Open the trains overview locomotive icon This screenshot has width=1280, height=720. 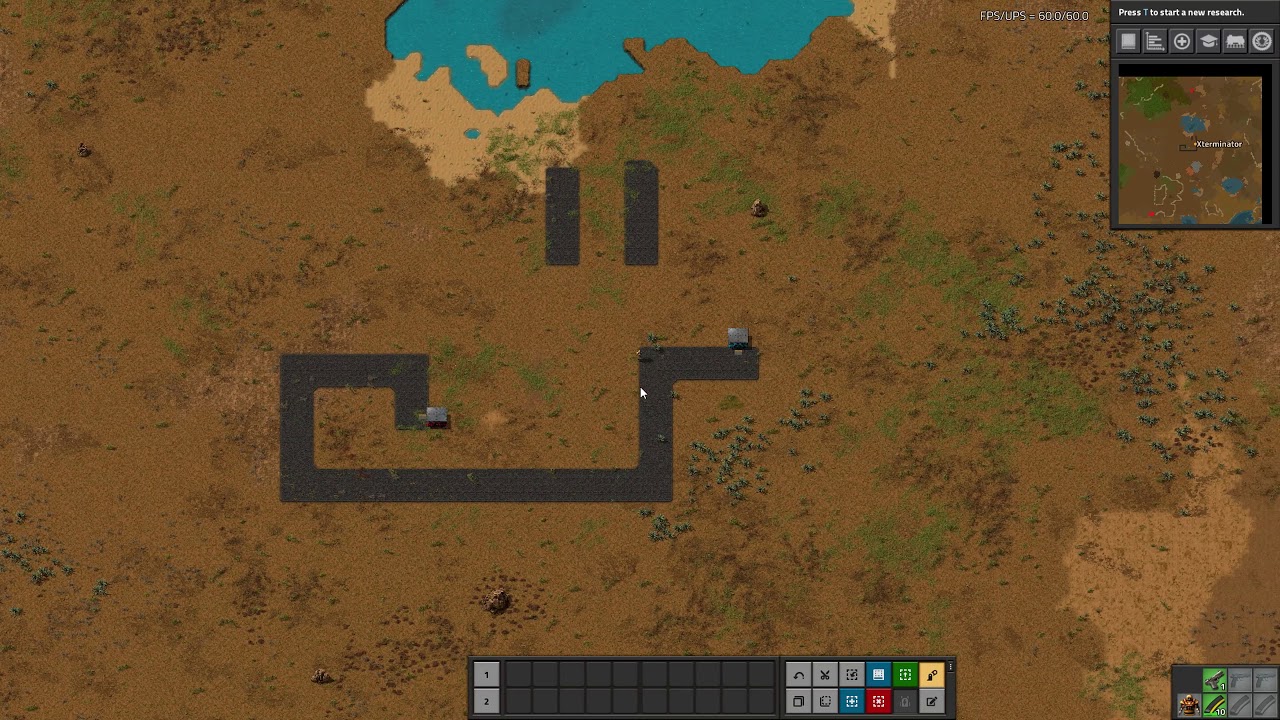[x=1235, y=41]
